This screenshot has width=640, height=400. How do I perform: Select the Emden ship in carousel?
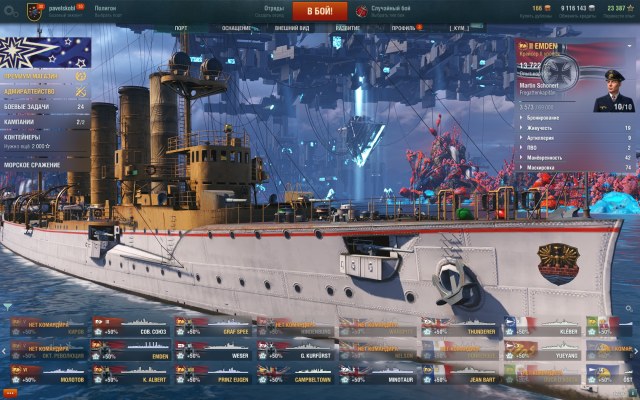130,348
